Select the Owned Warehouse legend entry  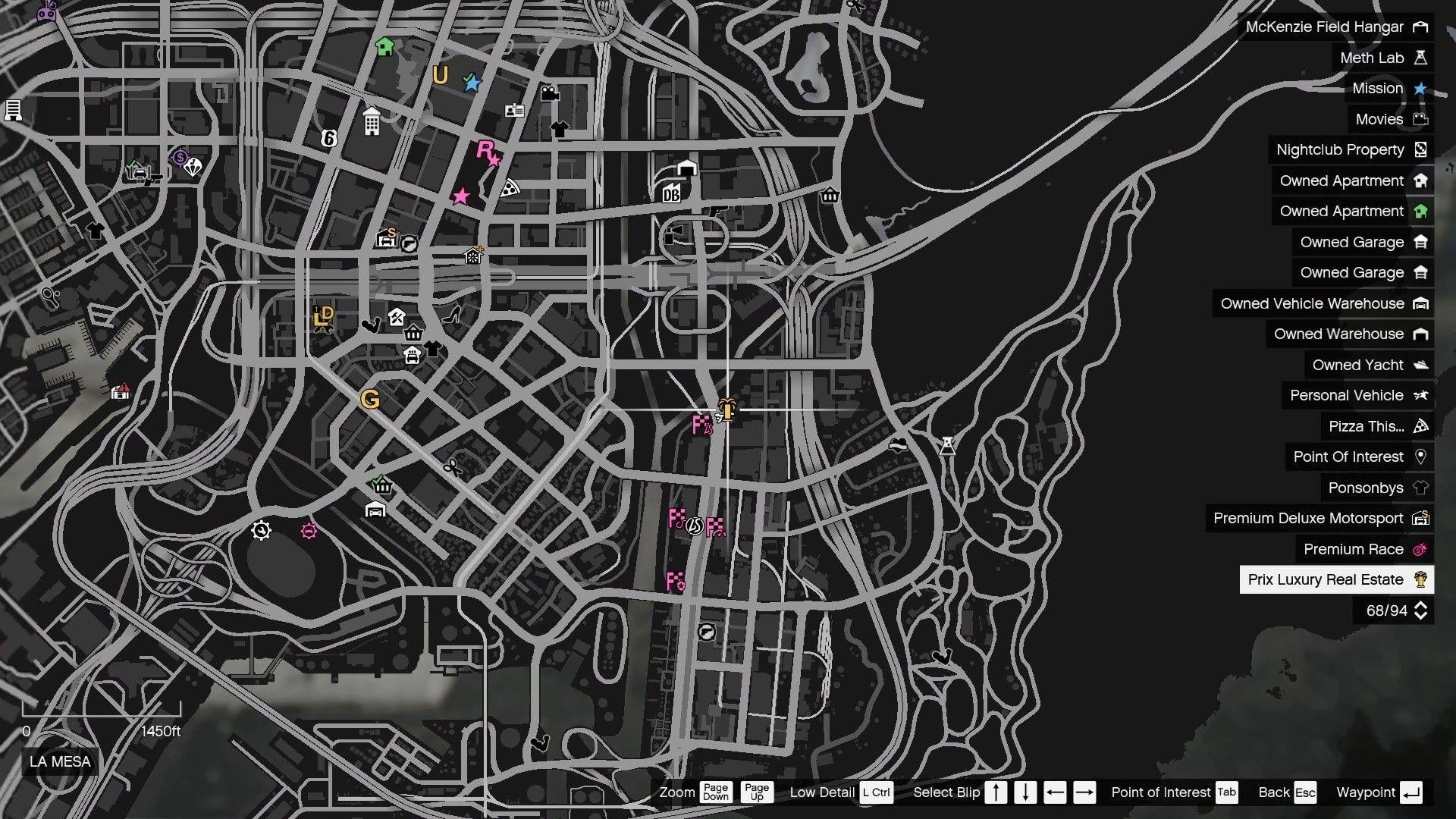(1339, 334)
